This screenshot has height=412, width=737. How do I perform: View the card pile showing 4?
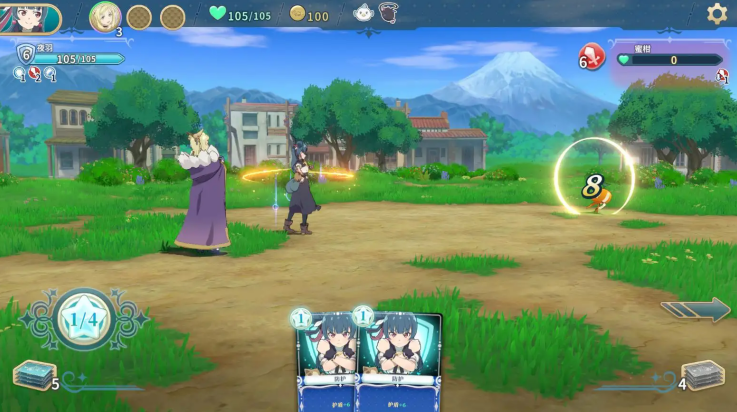pyautogui.click(x=702, y=376)
